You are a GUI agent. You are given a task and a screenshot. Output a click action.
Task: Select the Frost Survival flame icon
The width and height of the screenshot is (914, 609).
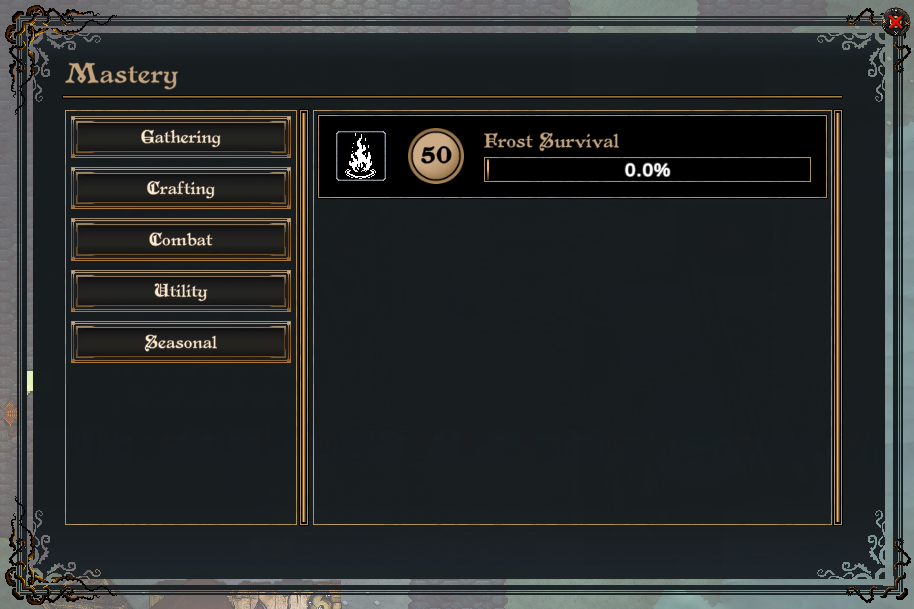click(361, 156)
